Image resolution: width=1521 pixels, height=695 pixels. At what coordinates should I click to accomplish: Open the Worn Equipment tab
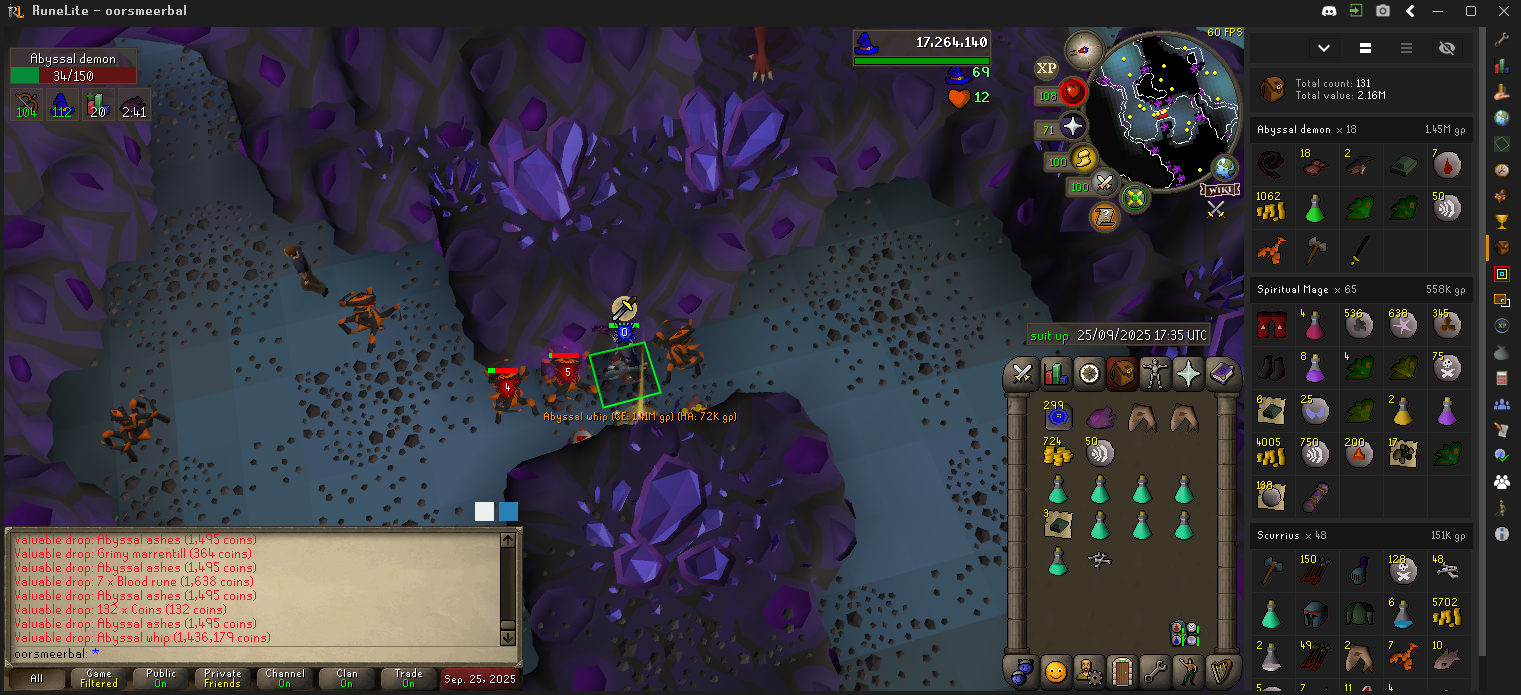pos(1156,374)
